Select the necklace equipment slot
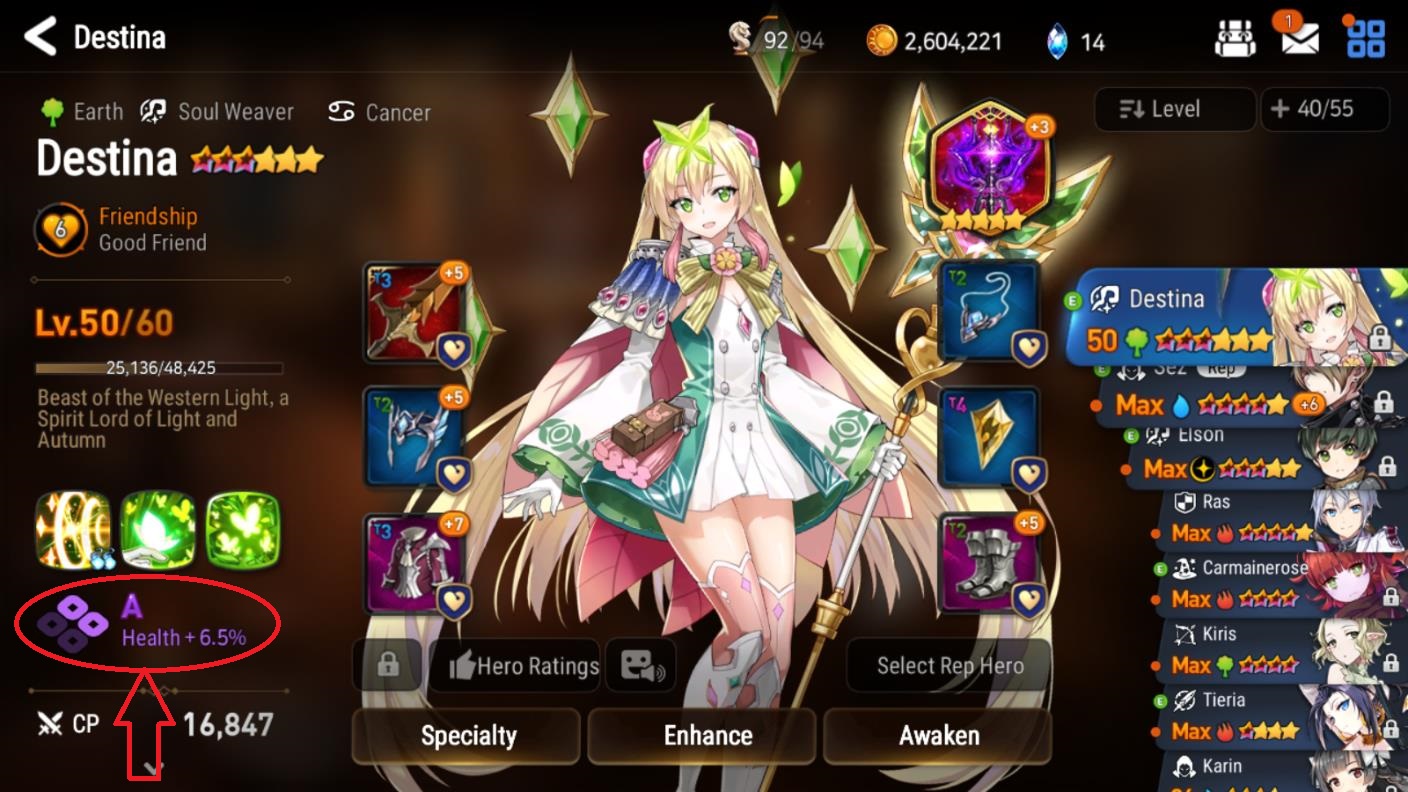This screenshot has height=792, width=1408. click(x=990, y=313)
